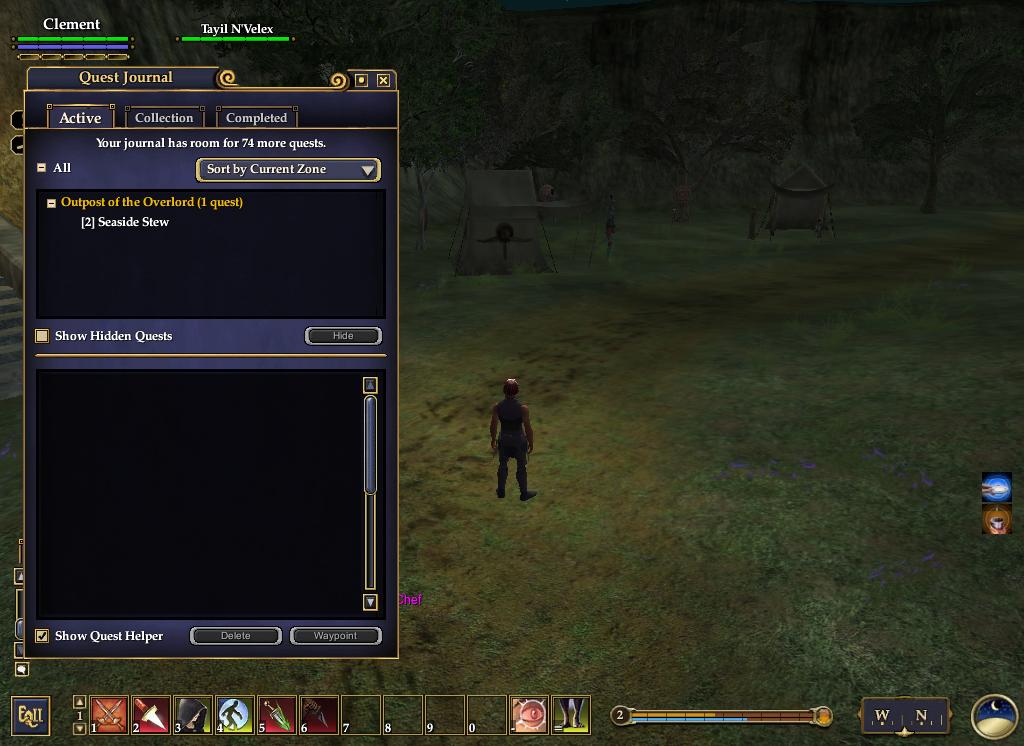Click the Waypoint button
Screen dimensions: 1024x746
pyautogui.click(x=335, y=636)
